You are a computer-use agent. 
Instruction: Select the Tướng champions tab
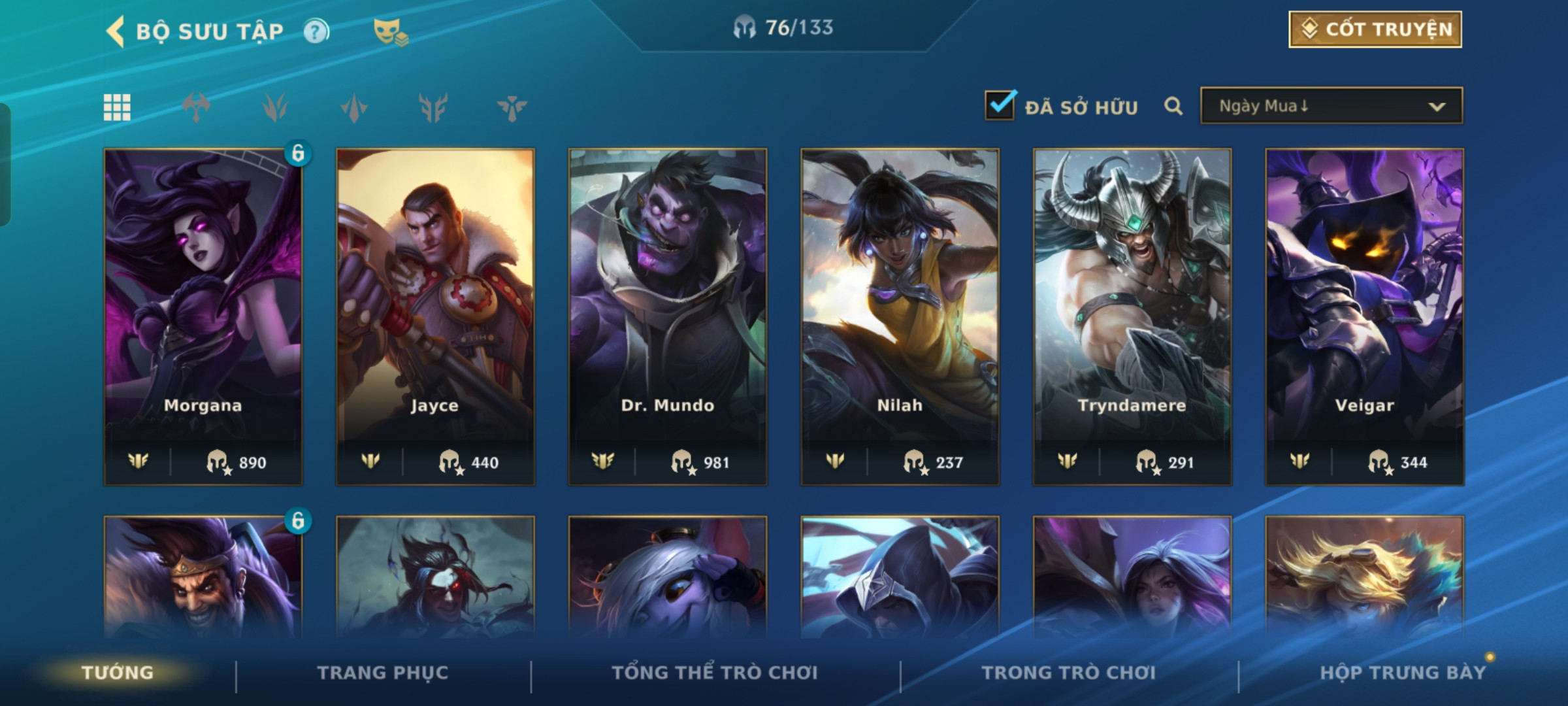point(118,673)
